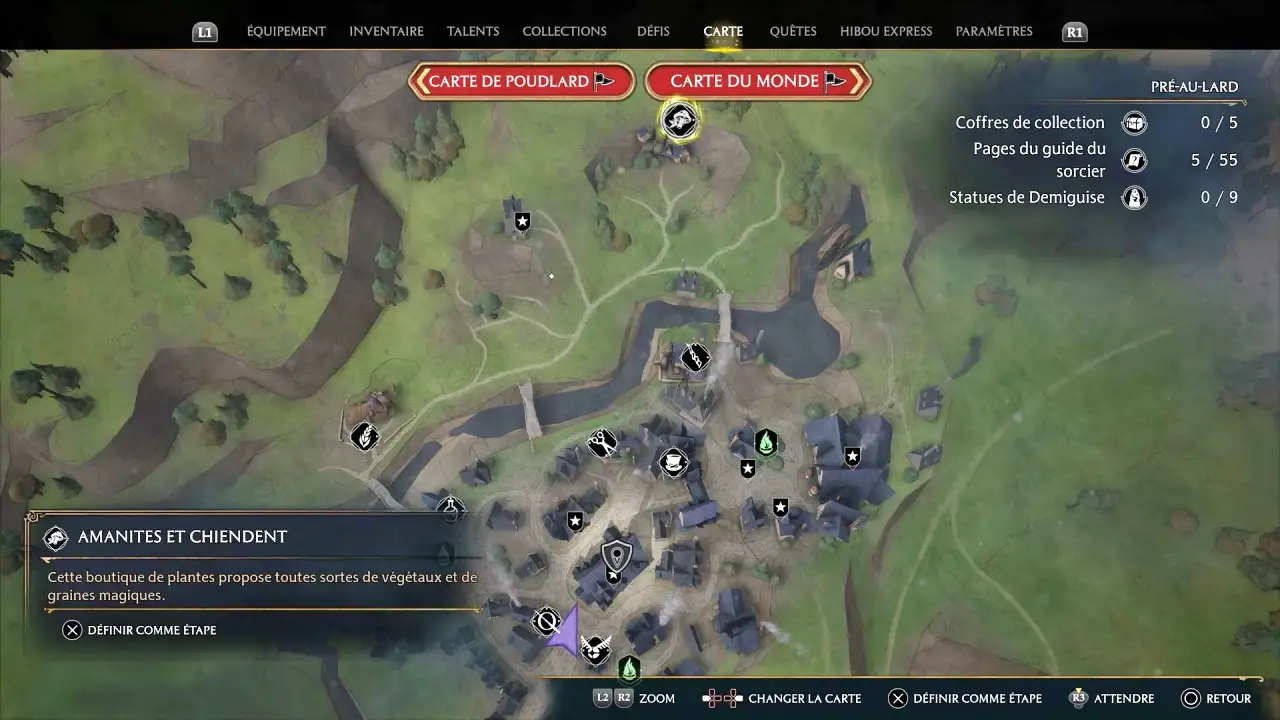This screenshot has height=720, width=1280.
Task: Open the HIBOU EXPRESS tab
Action: [886, 31]
